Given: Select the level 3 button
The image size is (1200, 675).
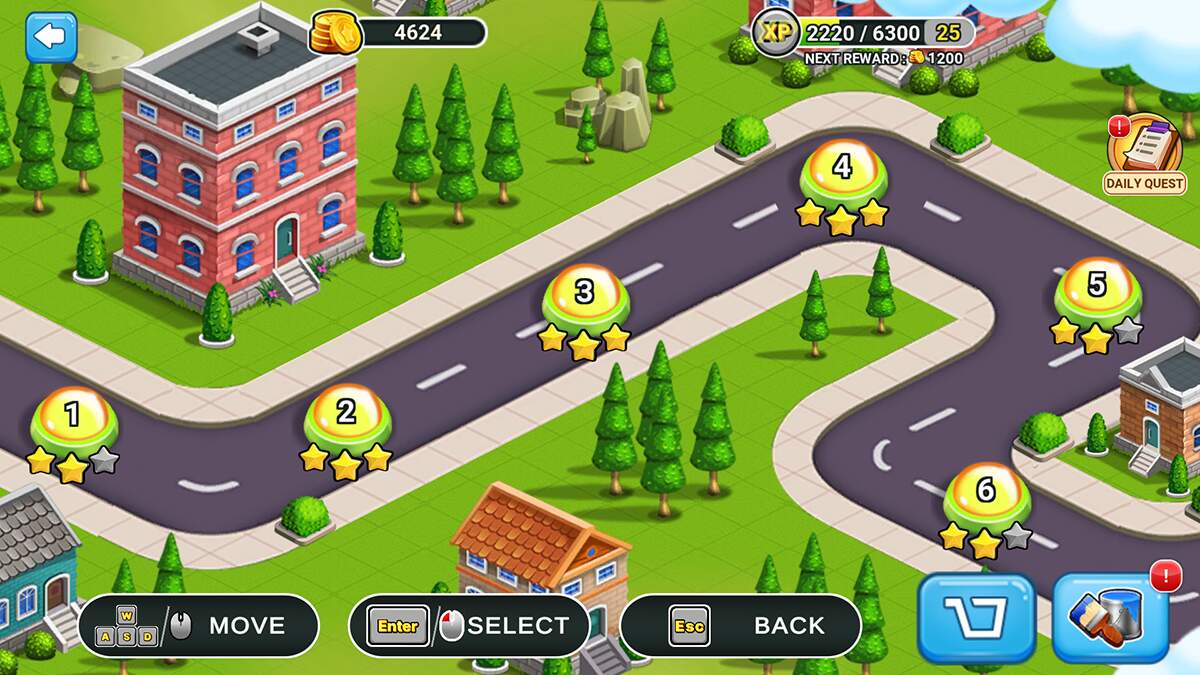Looking at the screenshot, I should point(585,296).
